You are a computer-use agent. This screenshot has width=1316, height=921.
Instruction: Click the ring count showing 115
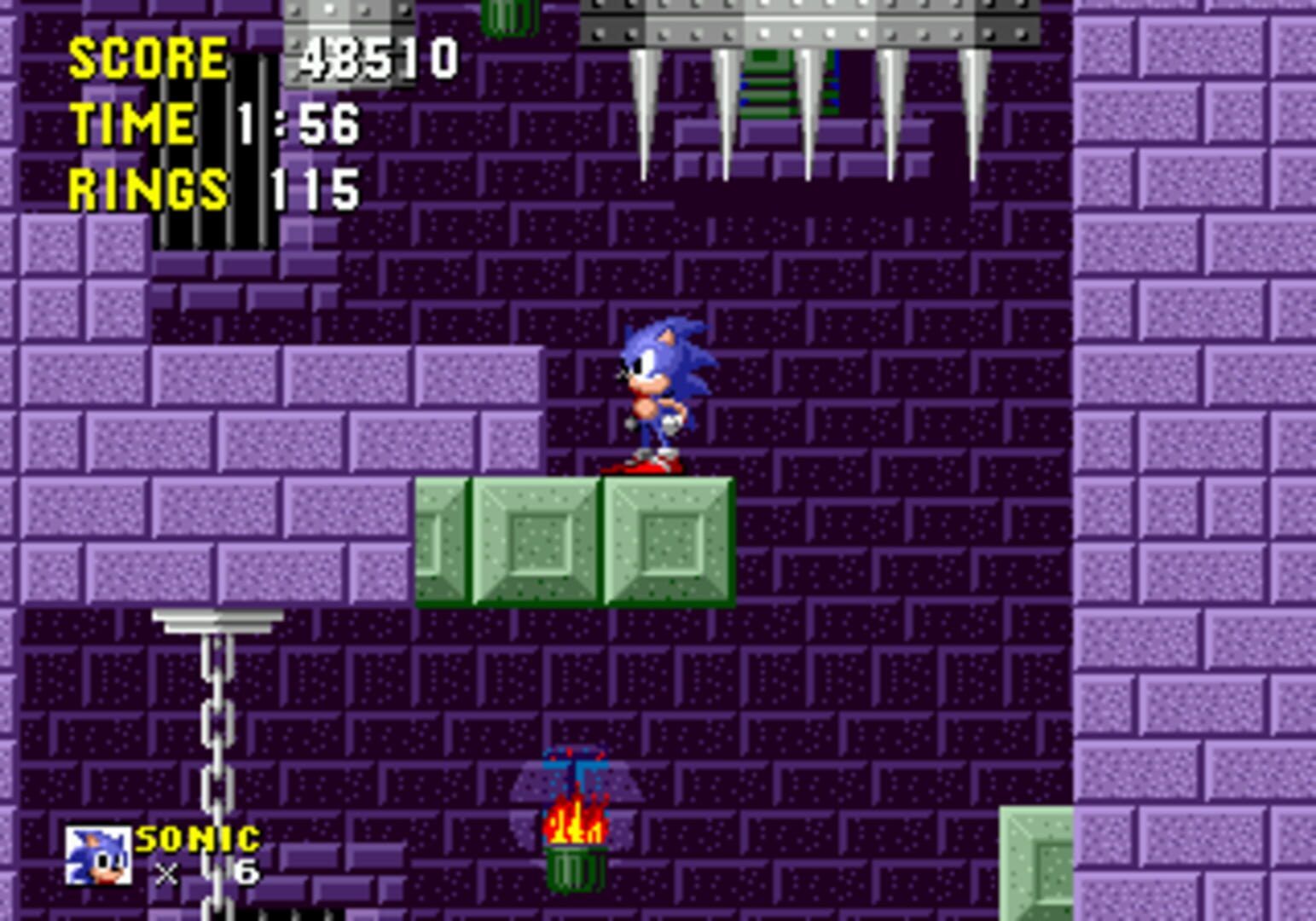[x=316, y=189]
